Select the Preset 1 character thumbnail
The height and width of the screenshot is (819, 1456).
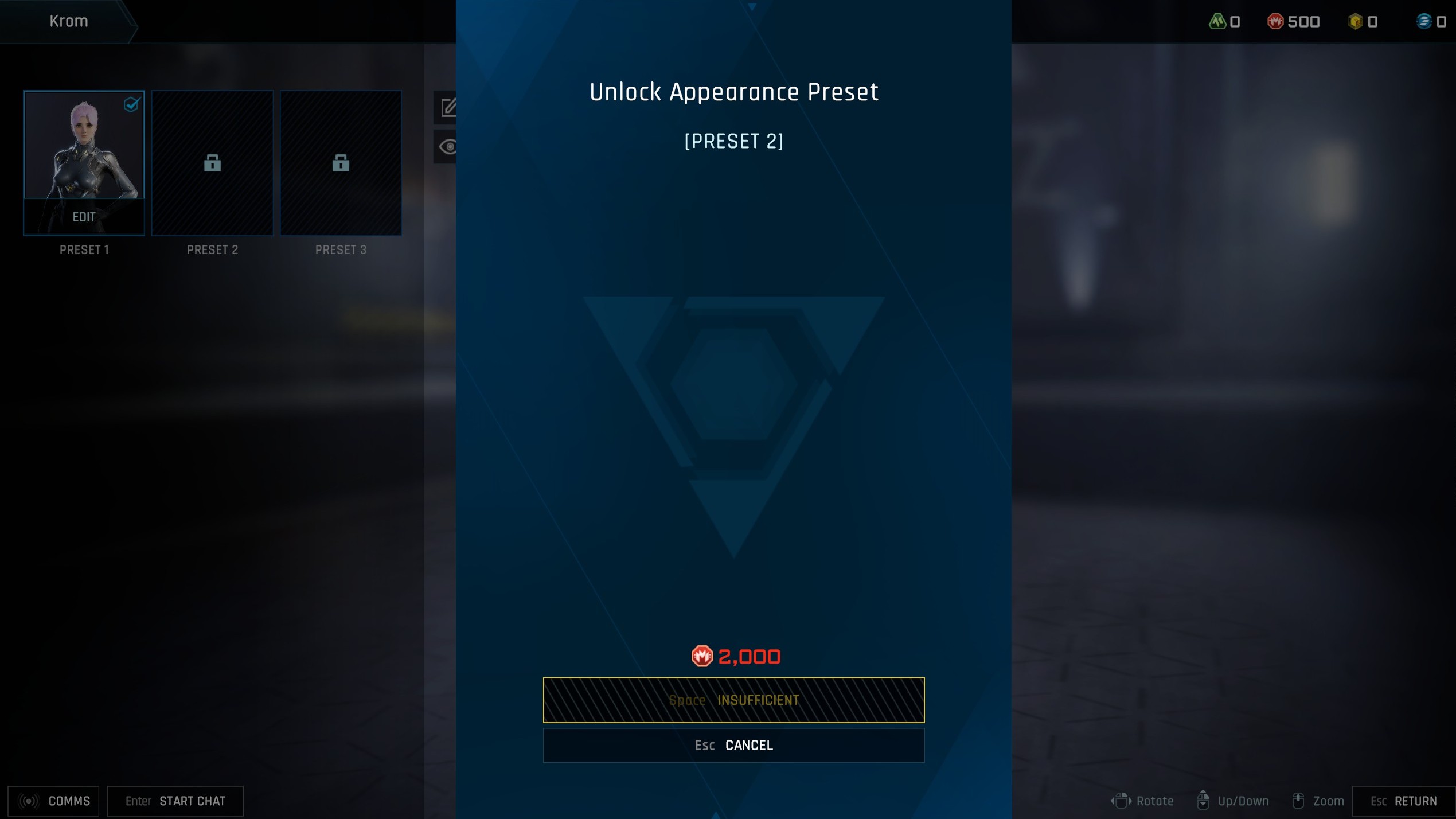pos(84,149)
